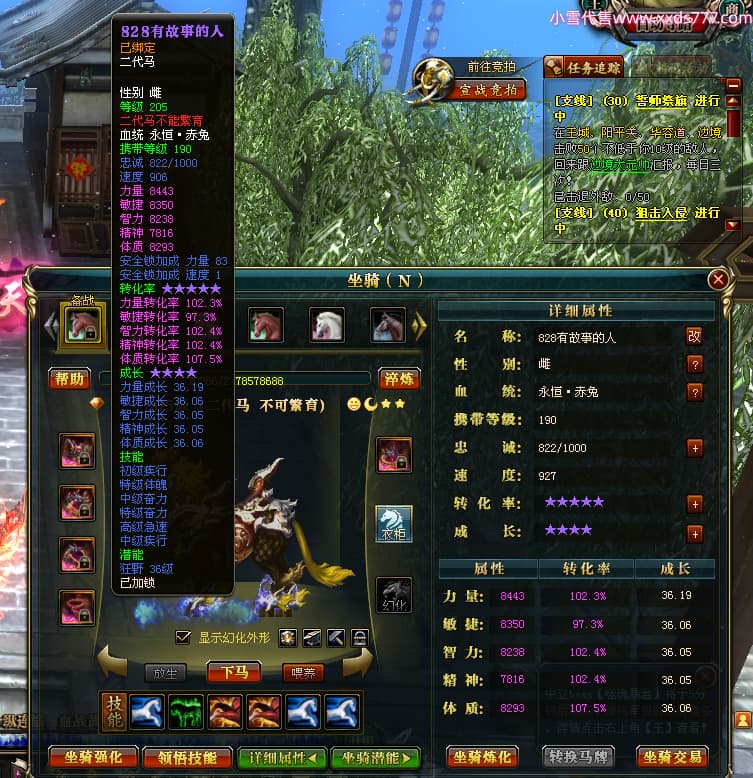
Task: Click the 宣战竞拍 auction button
Action: (x=488, y=90)
